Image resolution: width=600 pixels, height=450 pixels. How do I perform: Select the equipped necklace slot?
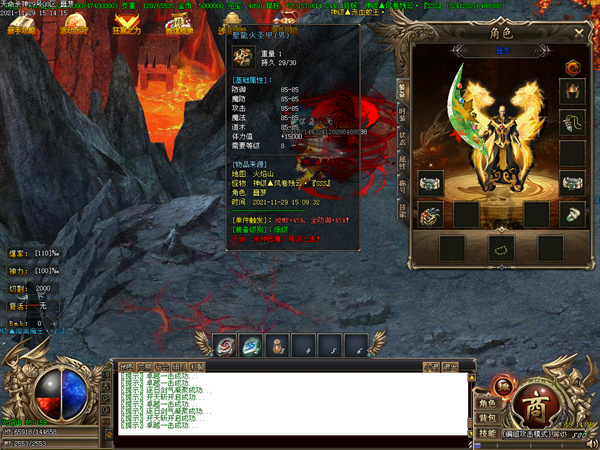click(571, 123)
